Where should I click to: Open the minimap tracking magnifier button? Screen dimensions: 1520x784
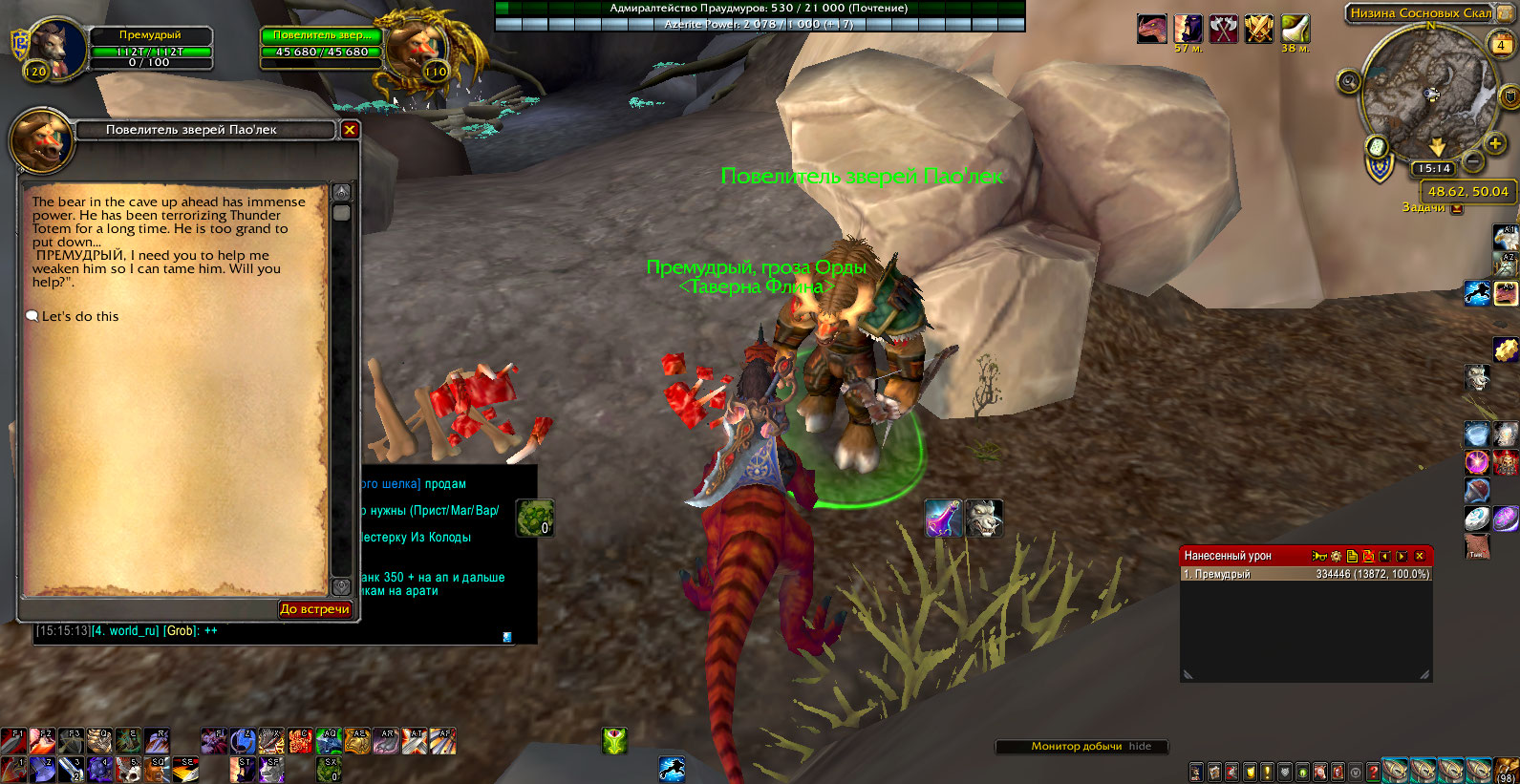1349,81
